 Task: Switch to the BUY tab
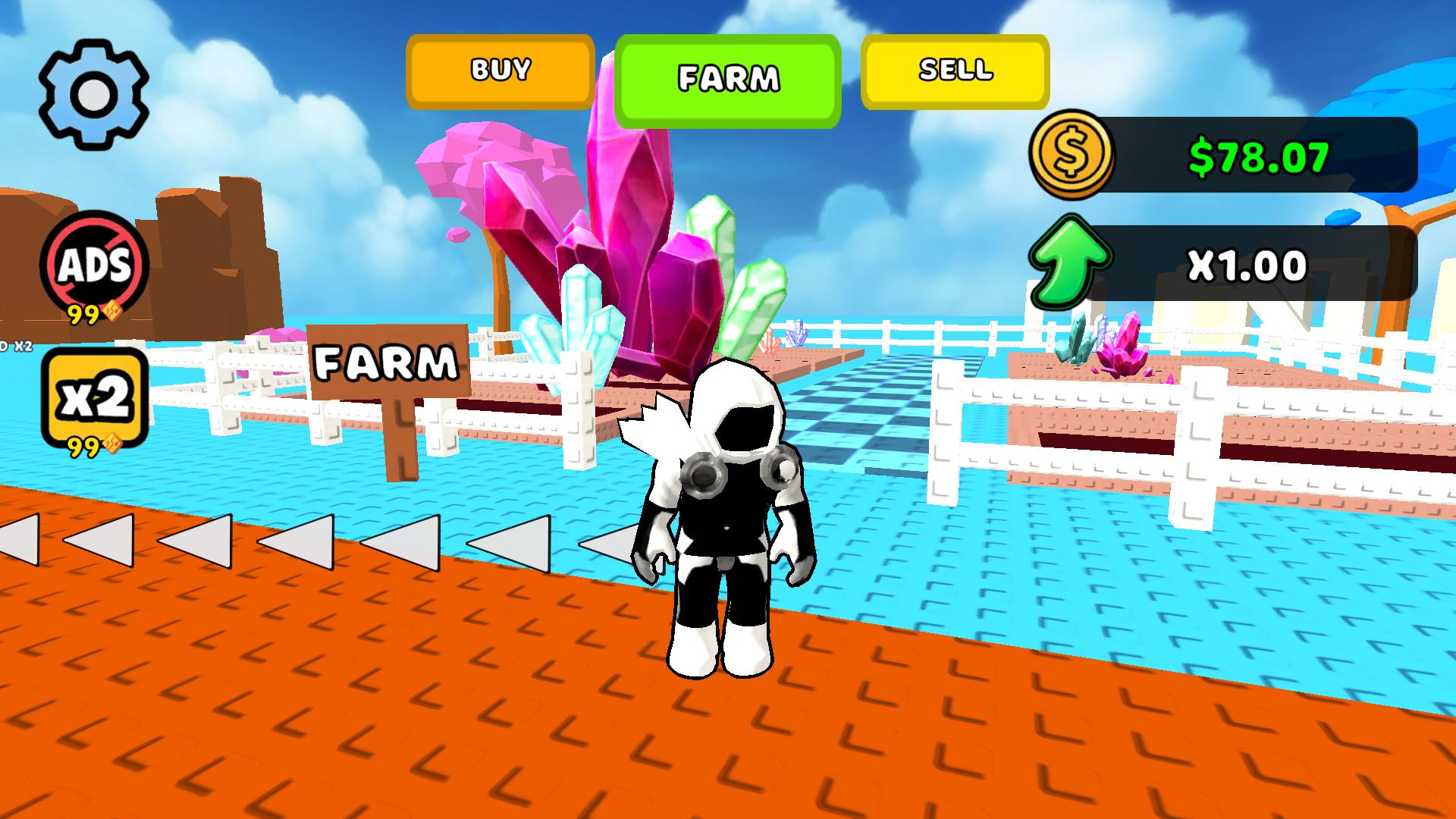pyautogui.click(x=499, y=71)
